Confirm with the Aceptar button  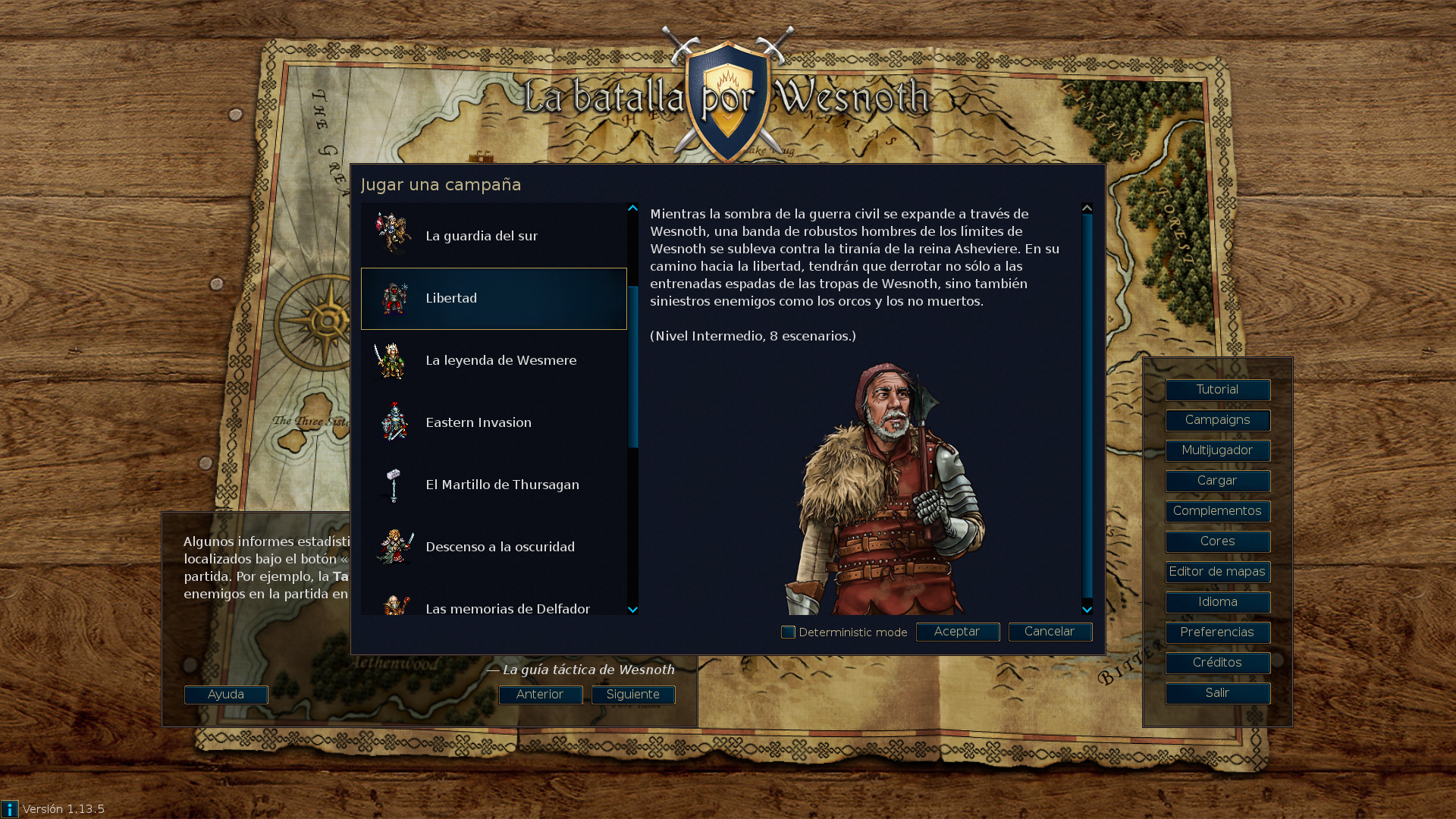coord(957,632)
